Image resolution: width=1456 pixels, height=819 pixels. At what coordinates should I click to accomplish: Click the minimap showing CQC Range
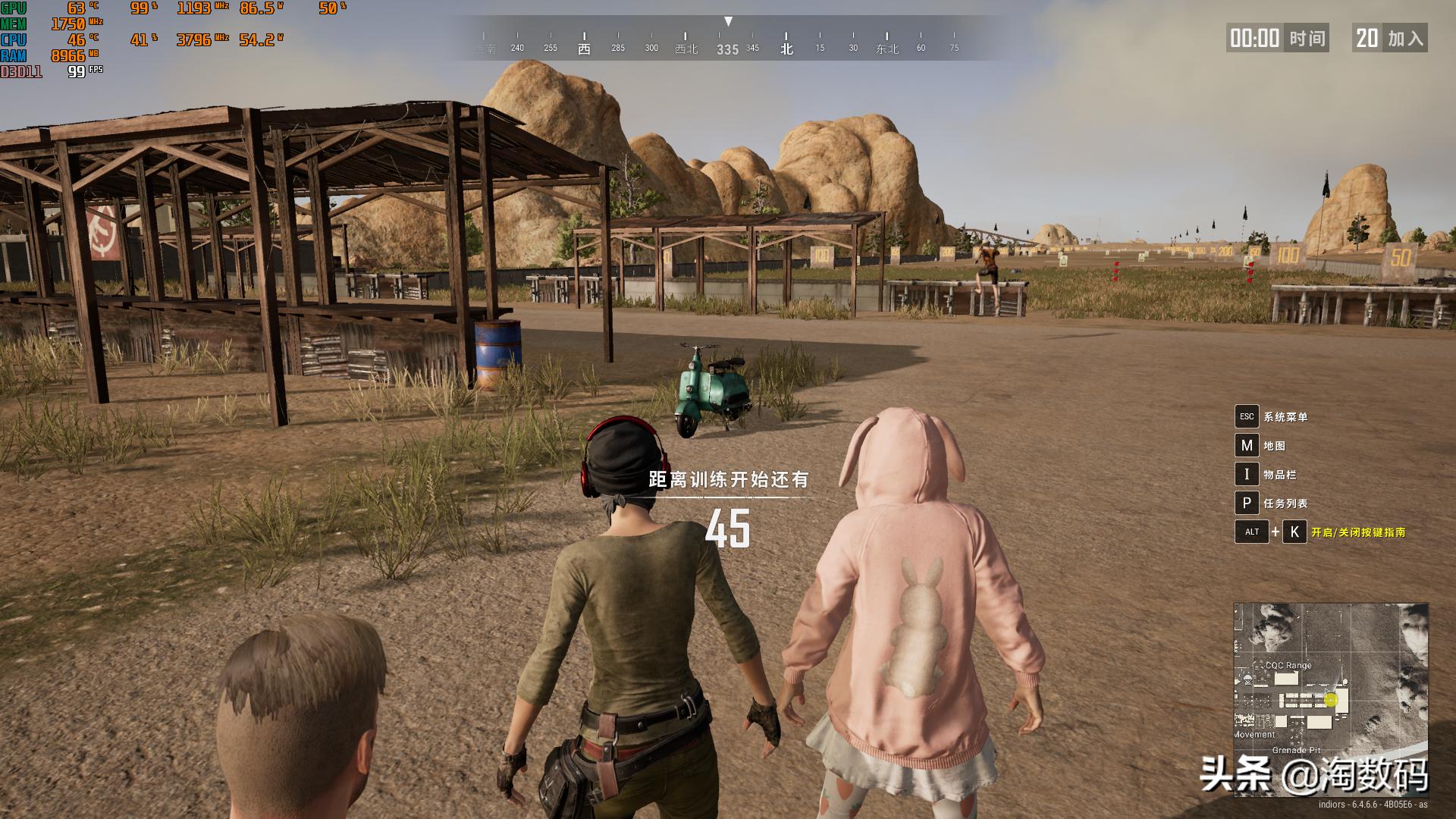[1330, 699]
